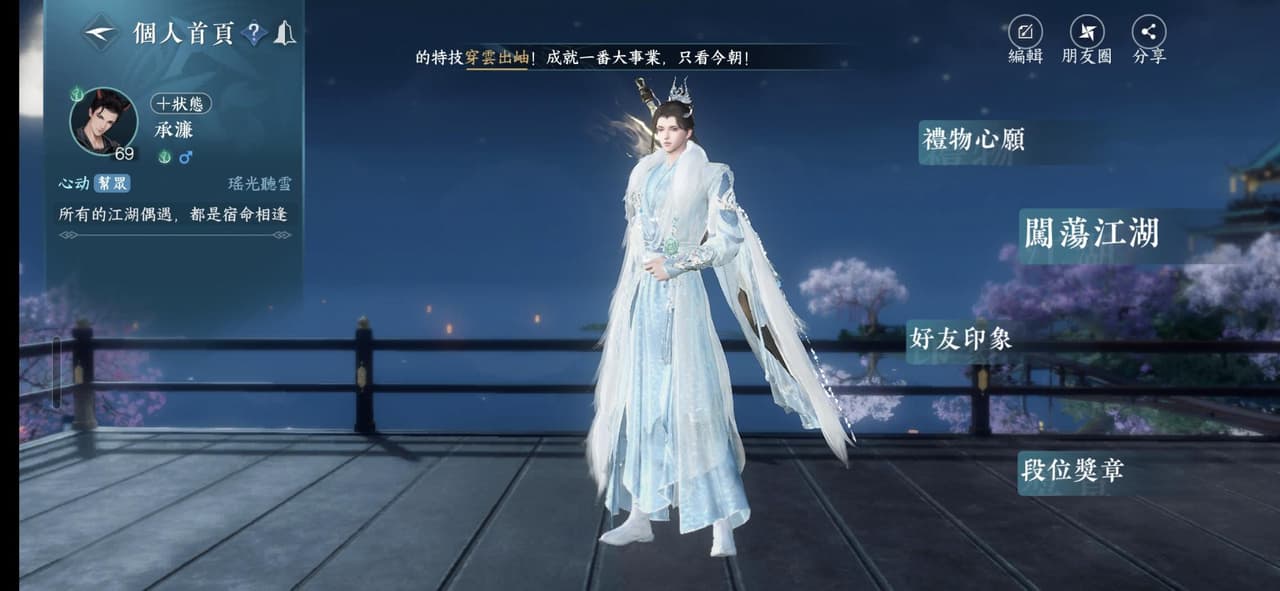
Task: Open 段位獎章 rank medals
Action: point(1071,469)
